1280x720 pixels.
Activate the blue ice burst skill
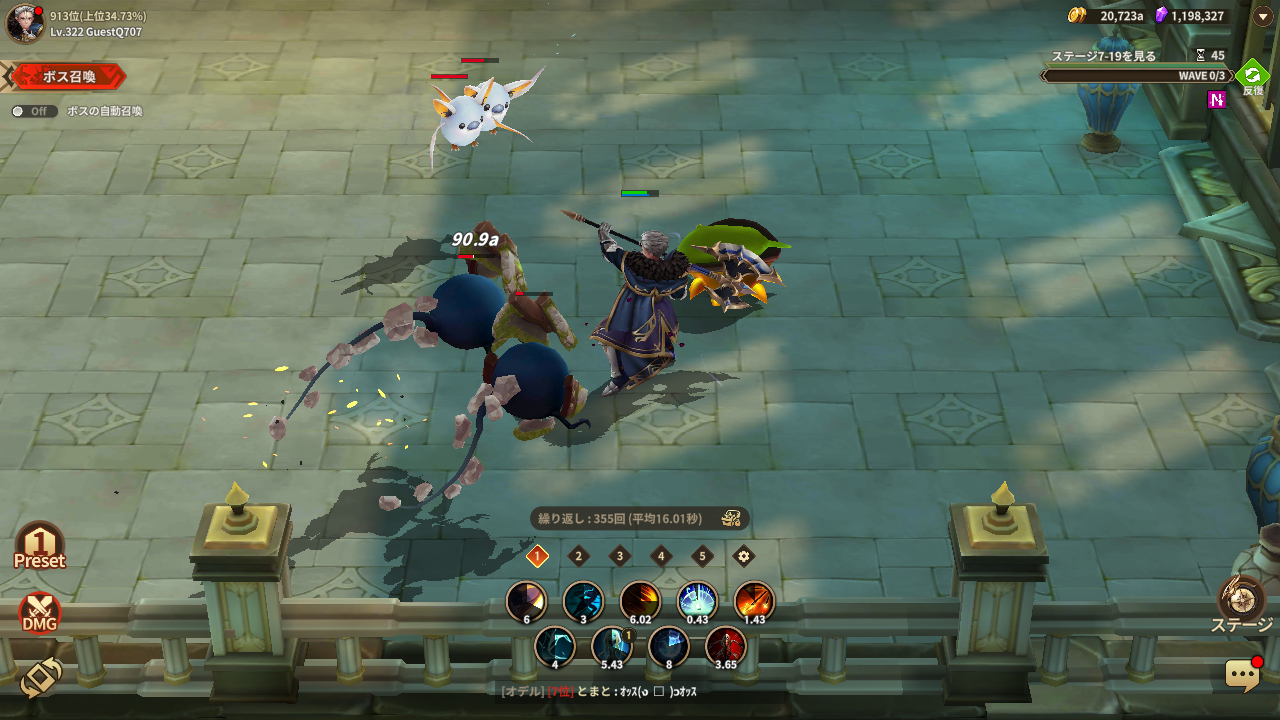tap(697, 601)
